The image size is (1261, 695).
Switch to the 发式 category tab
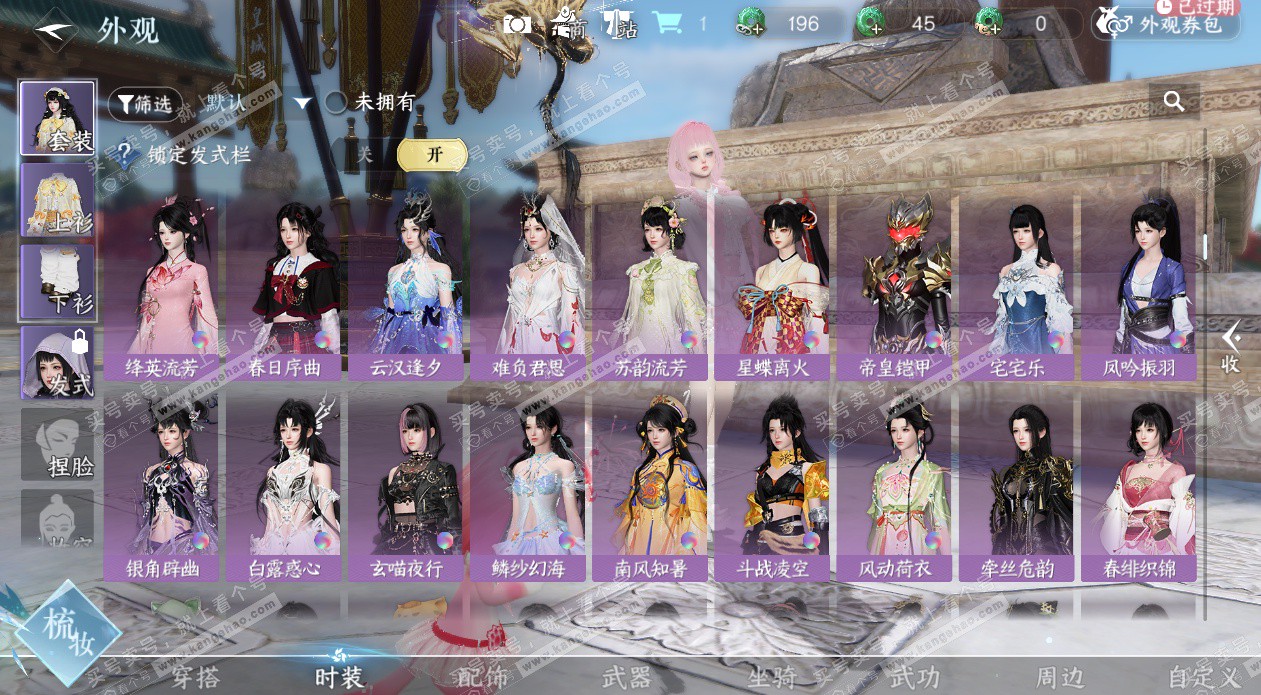[x=58, y=363]
